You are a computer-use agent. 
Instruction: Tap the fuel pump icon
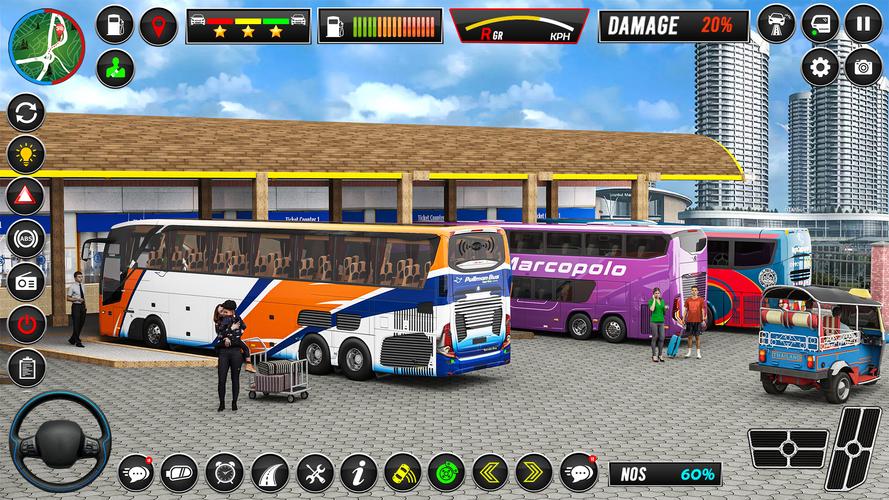116,26
